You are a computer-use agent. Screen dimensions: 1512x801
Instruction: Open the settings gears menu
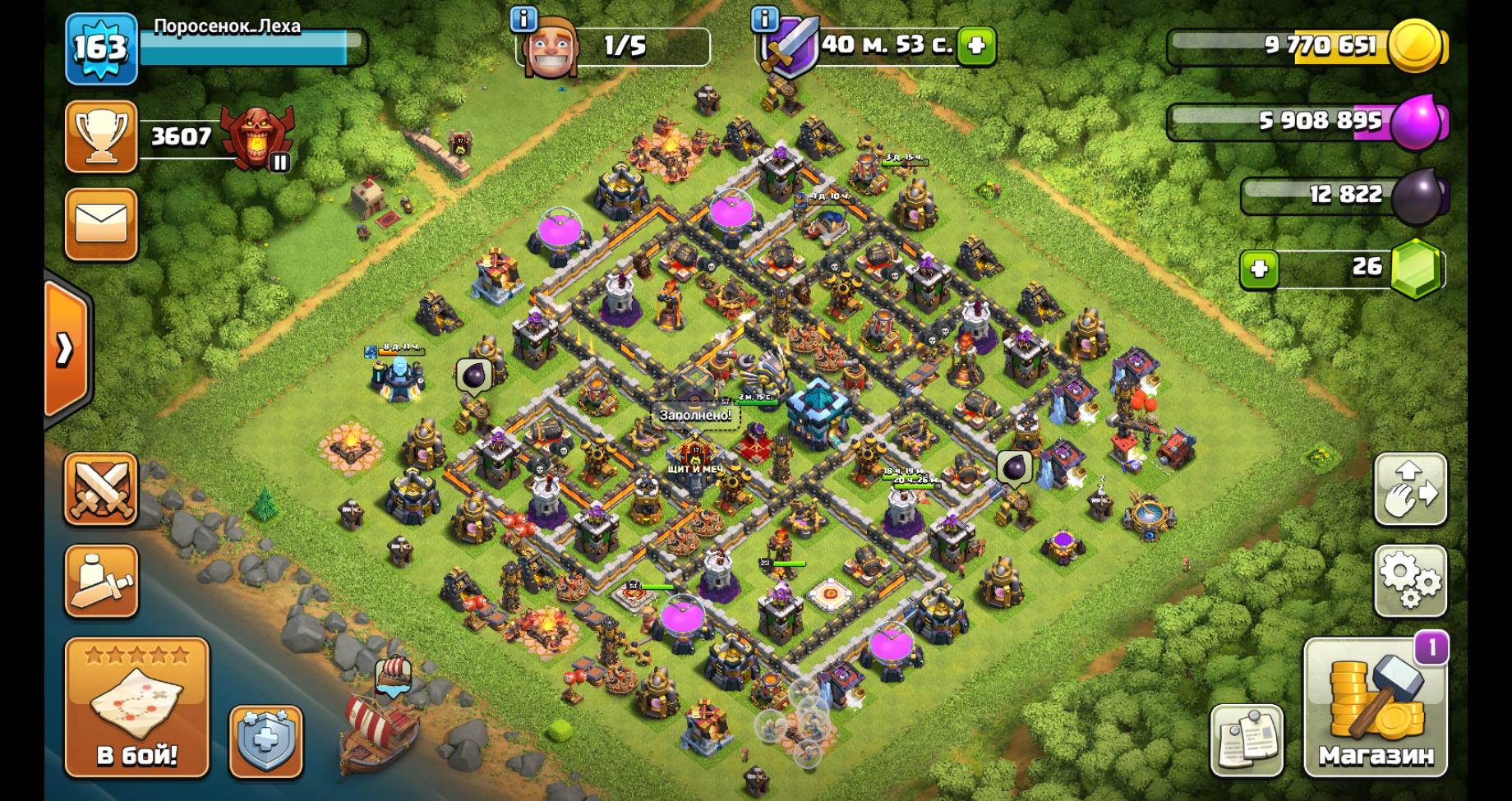coord(1409,580)
